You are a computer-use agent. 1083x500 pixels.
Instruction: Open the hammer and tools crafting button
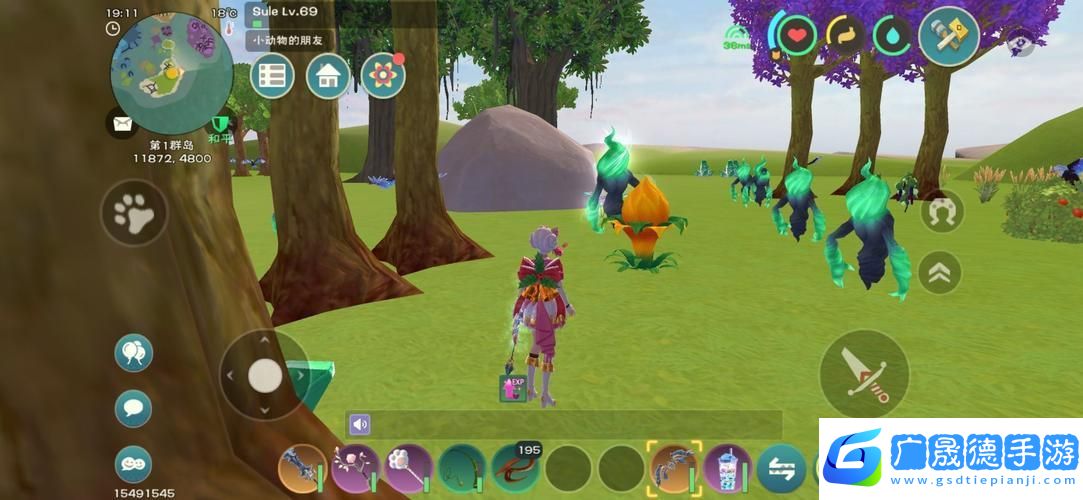(x=948, y=36)
